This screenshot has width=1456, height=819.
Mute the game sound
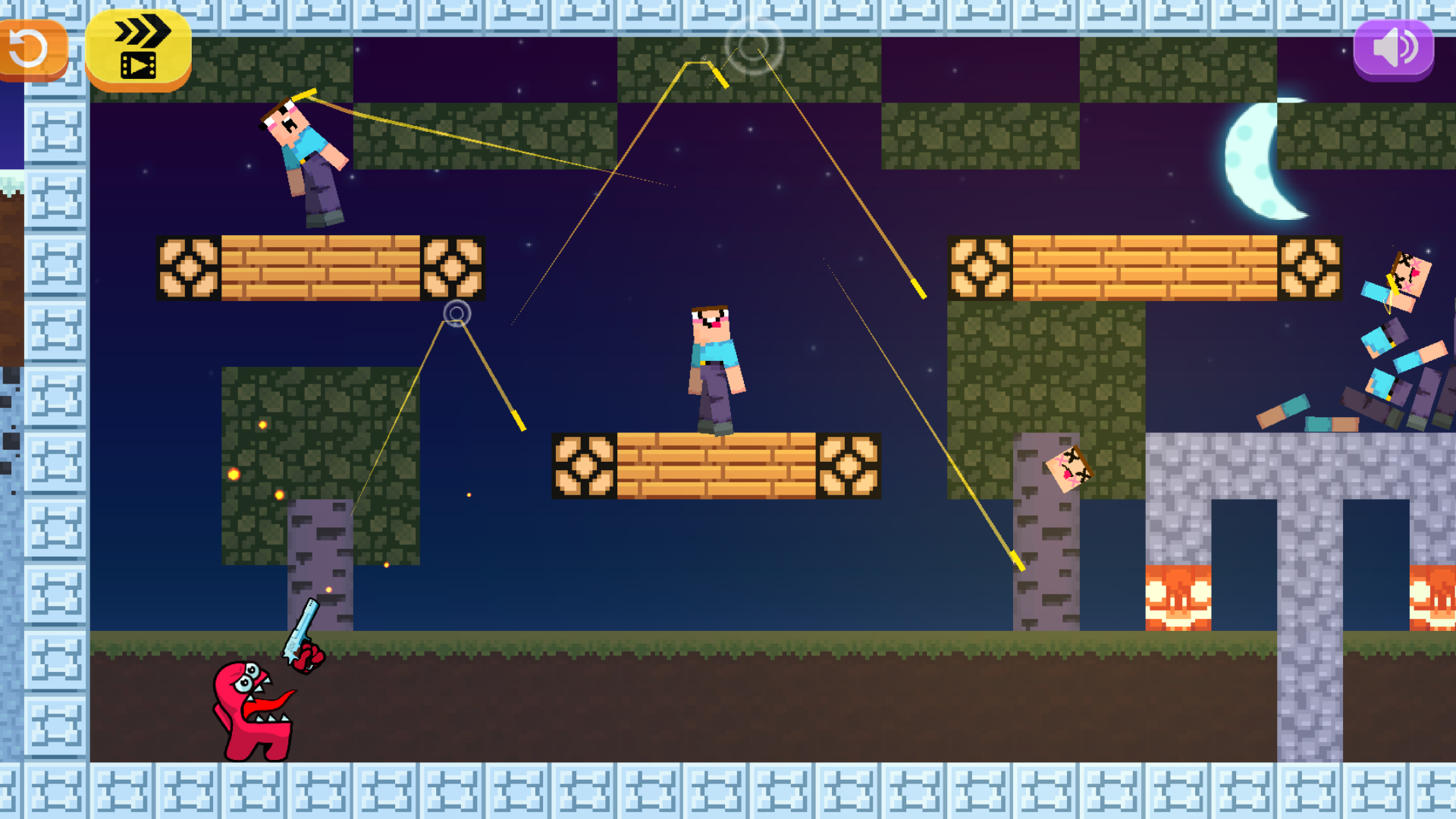[x=1394, y=48]
